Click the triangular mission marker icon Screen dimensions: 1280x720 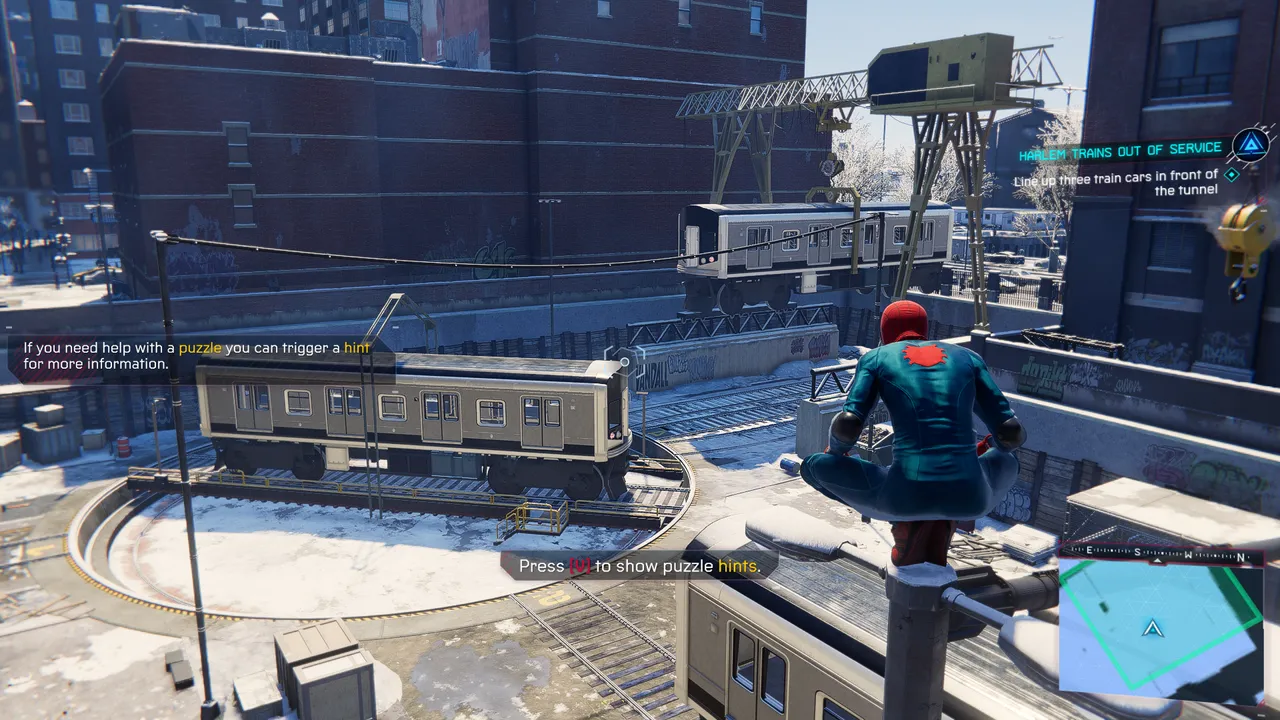tap(1250, 146)
